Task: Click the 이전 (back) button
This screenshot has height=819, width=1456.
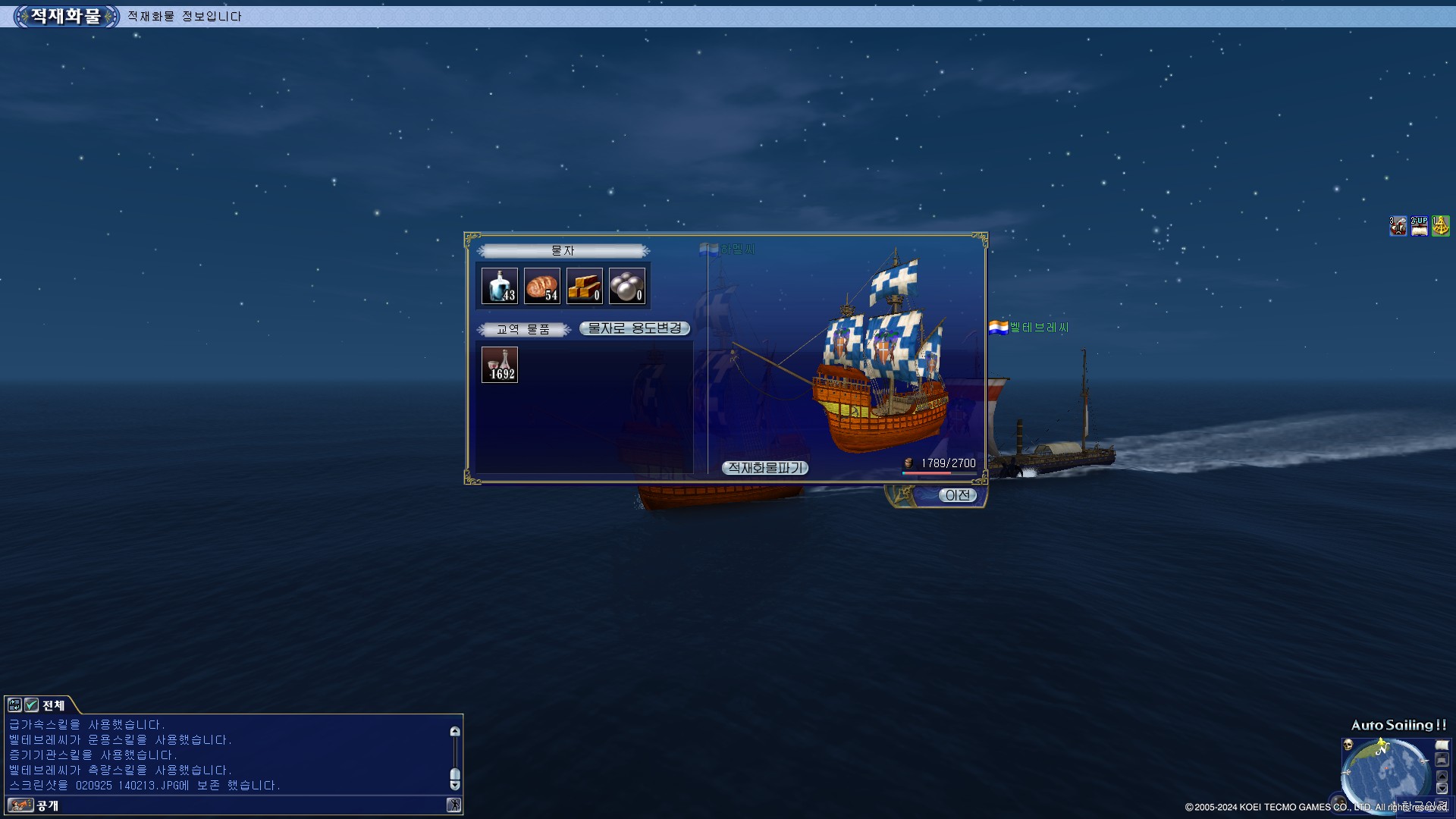Action: click(x=957, y=495)
